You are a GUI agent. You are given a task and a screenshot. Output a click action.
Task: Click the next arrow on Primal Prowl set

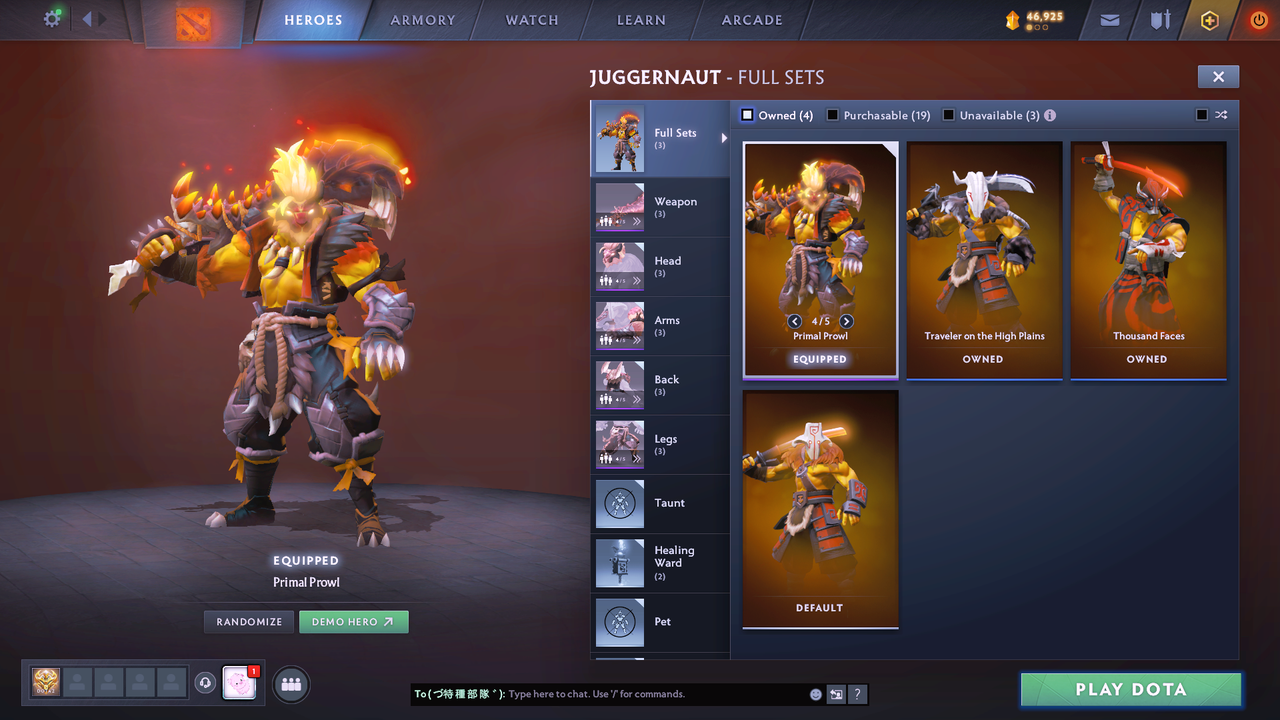click(x=846, y=321)
